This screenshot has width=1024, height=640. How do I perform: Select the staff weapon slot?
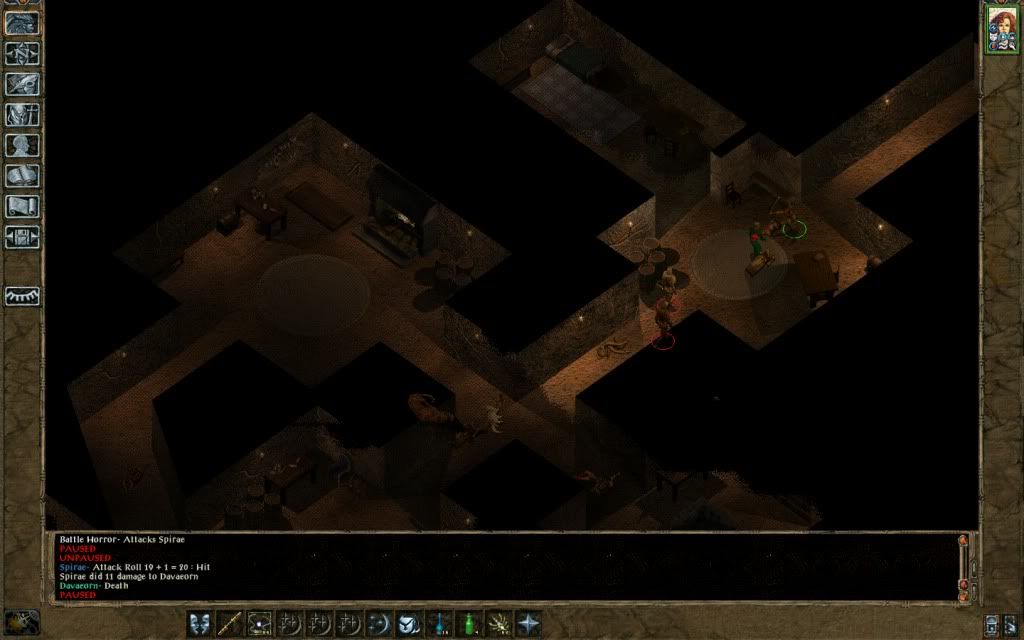[x=230, y=623]
